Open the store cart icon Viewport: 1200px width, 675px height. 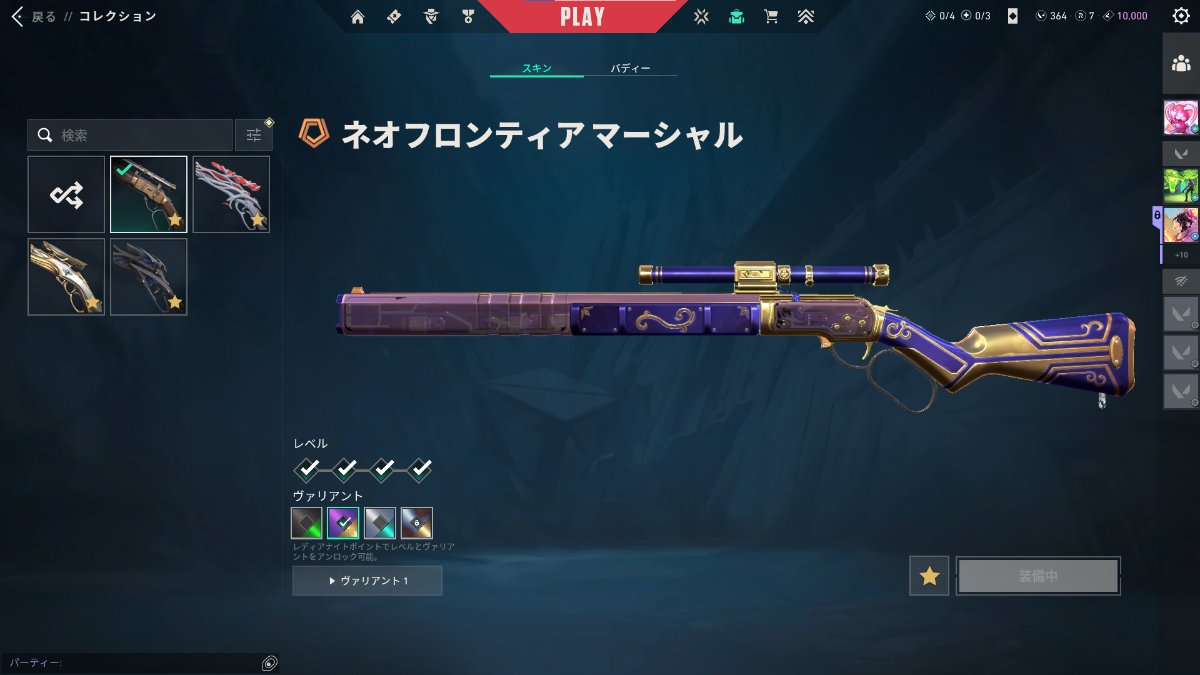click(770, 16)
